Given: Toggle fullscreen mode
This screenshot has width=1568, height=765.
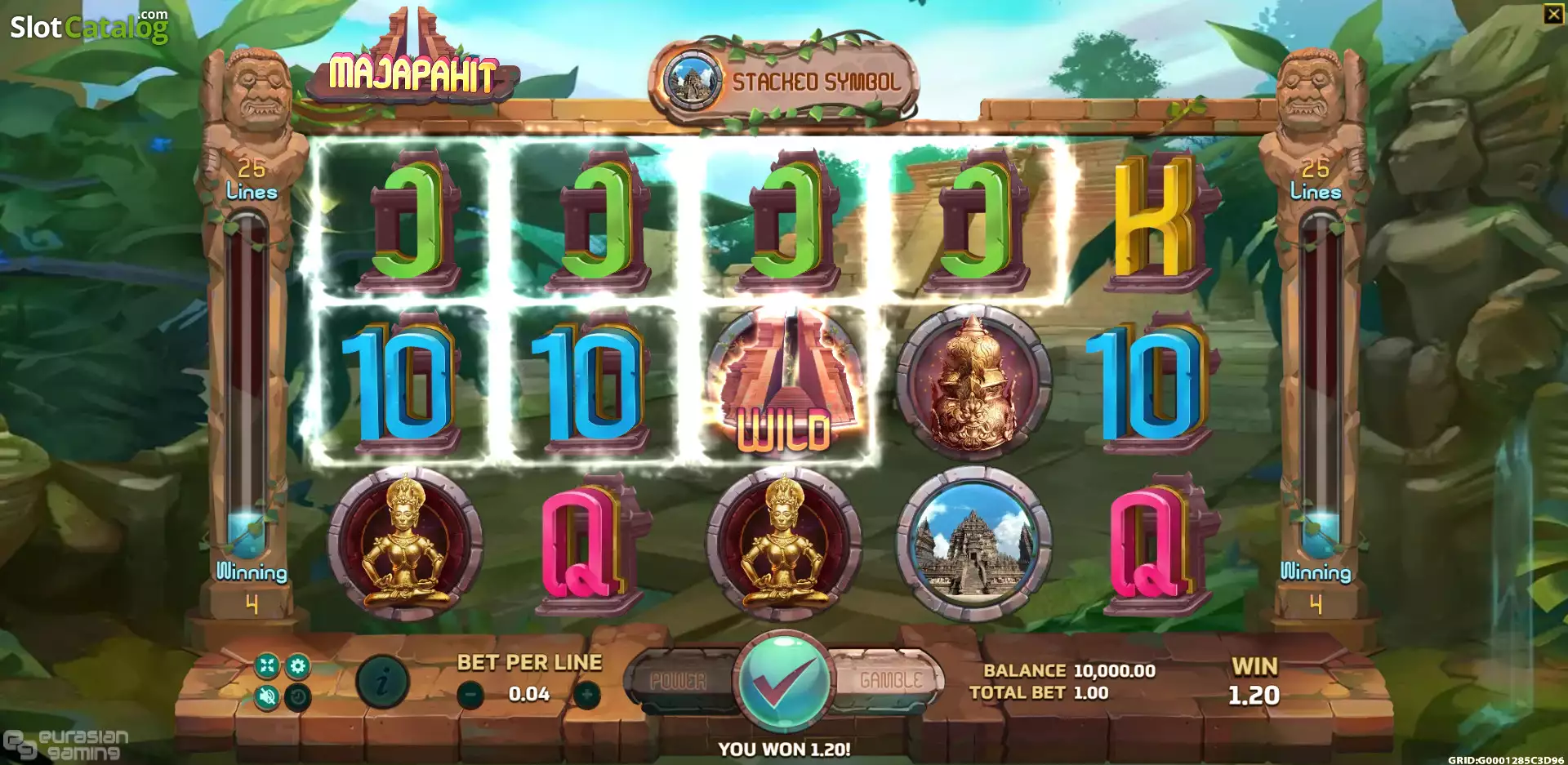Looking at the screenshot, I should (x=267, y=666).
